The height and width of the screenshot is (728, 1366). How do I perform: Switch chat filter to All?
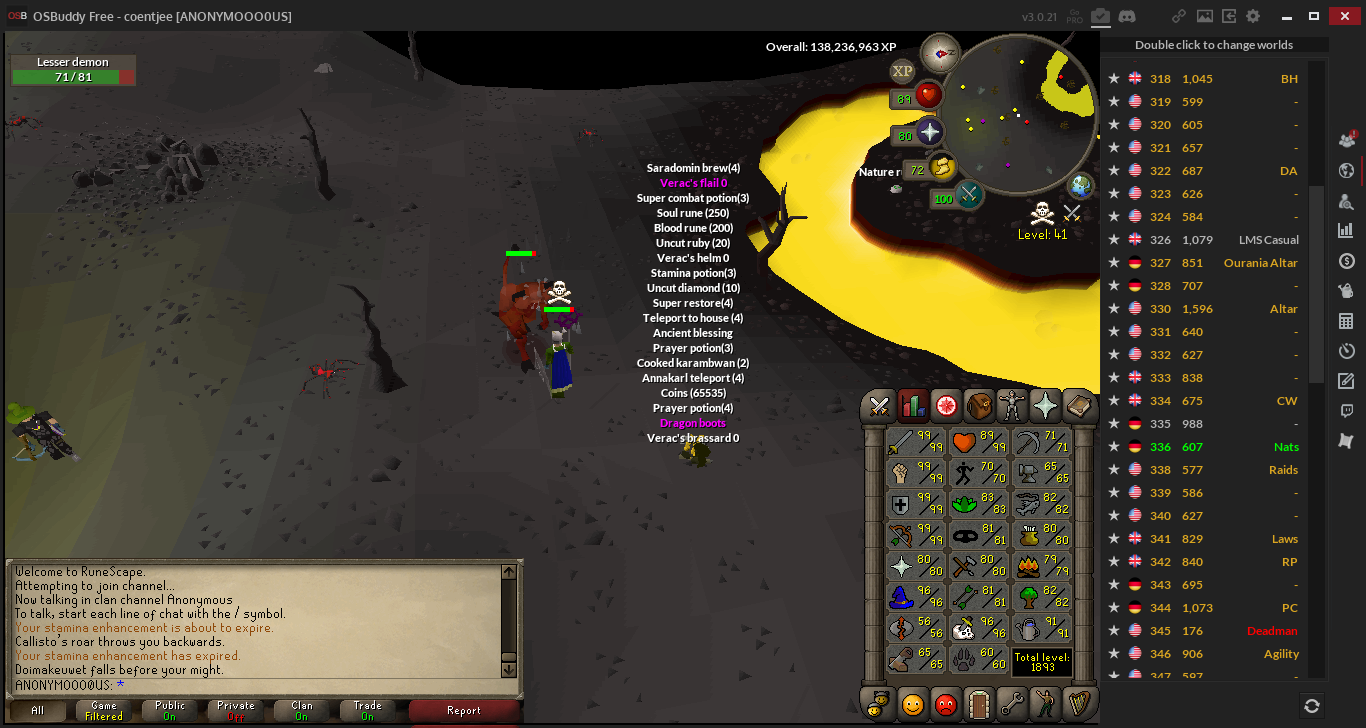coord(38,711)
